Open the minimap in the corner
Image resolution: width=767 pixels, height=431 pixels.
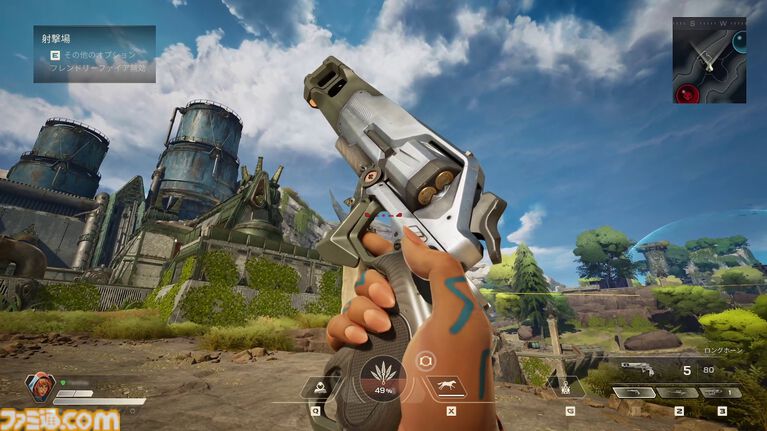click(x=708, y=60)
